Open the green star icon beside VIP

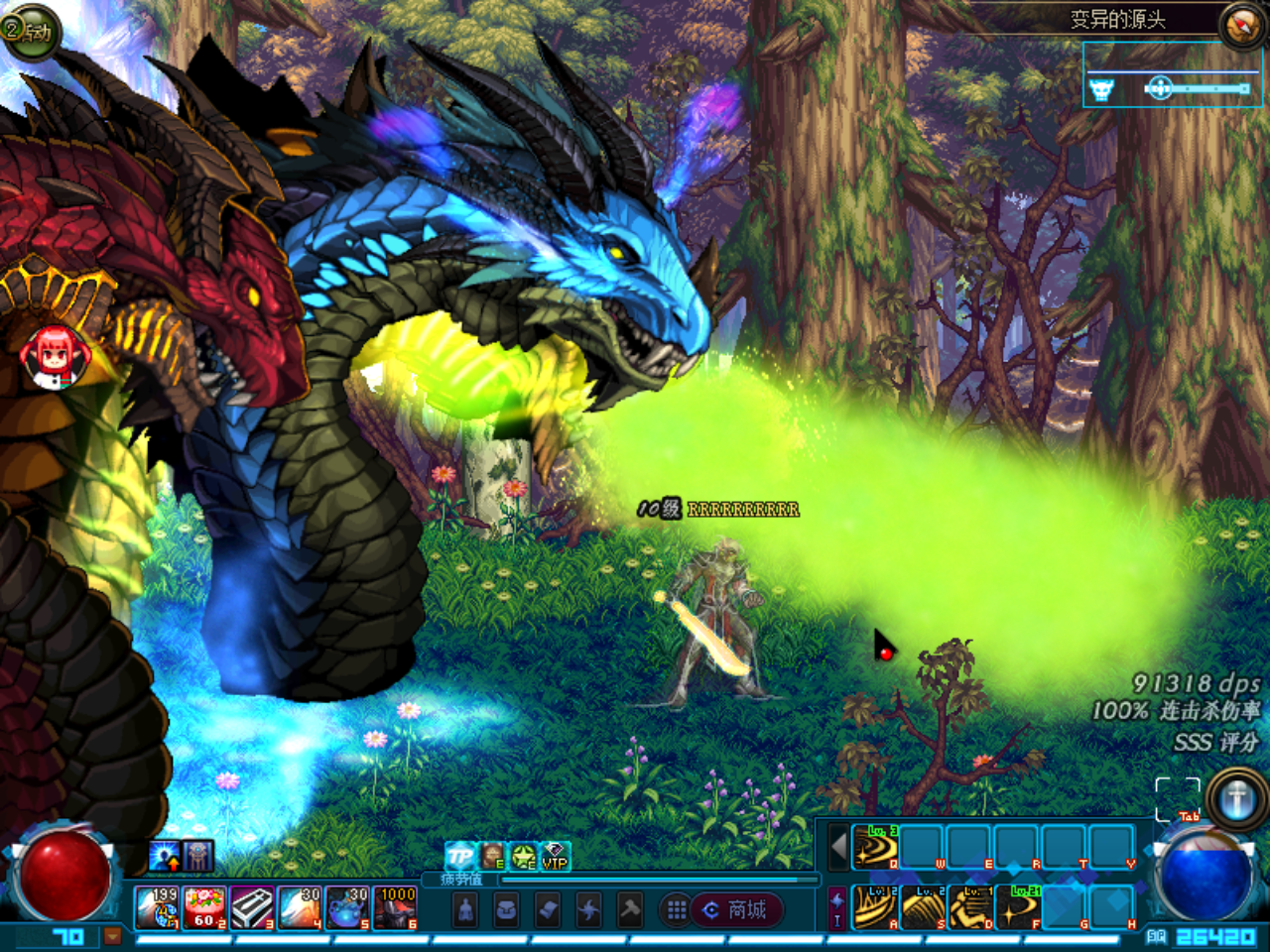click(524, 856)
